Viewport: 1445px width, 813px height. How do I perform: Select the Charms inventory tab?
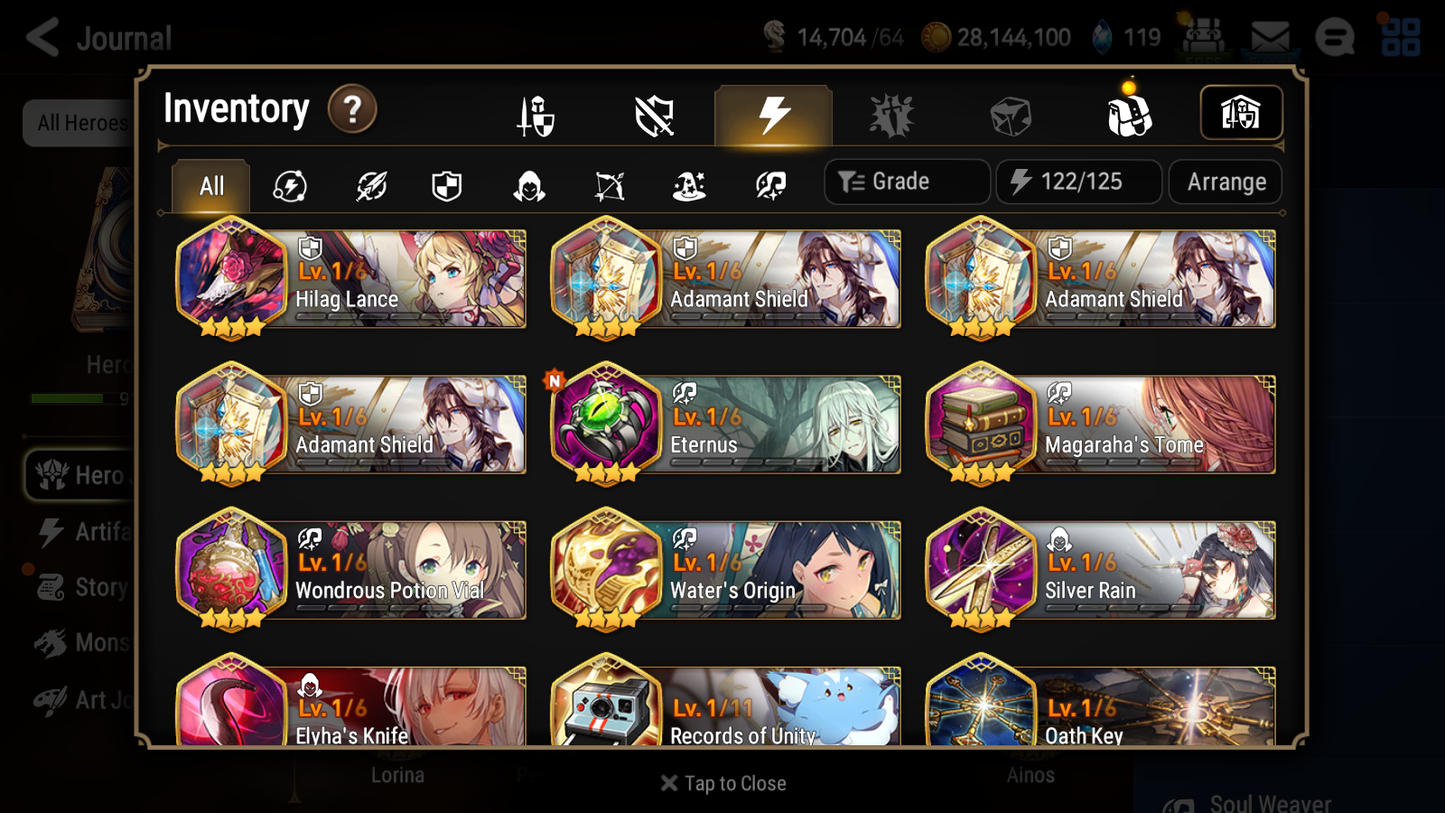pos(892,113)
